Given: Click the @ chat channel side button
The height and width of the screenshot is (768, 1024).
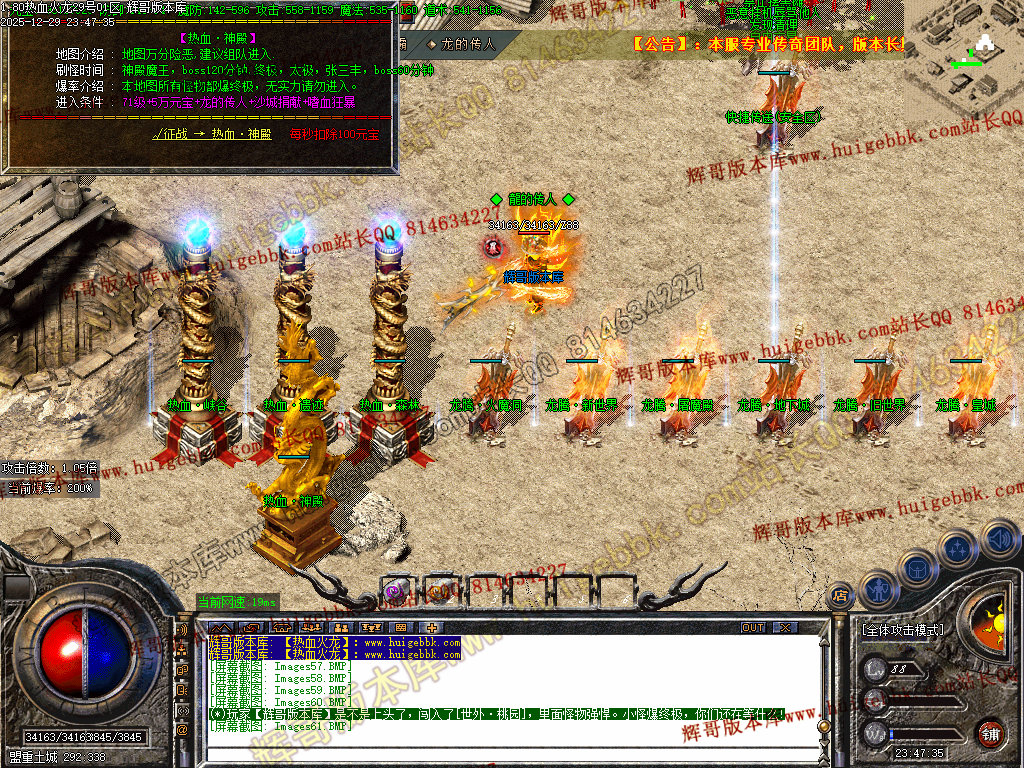Looking at the screenshot, I should pos(183,731).
